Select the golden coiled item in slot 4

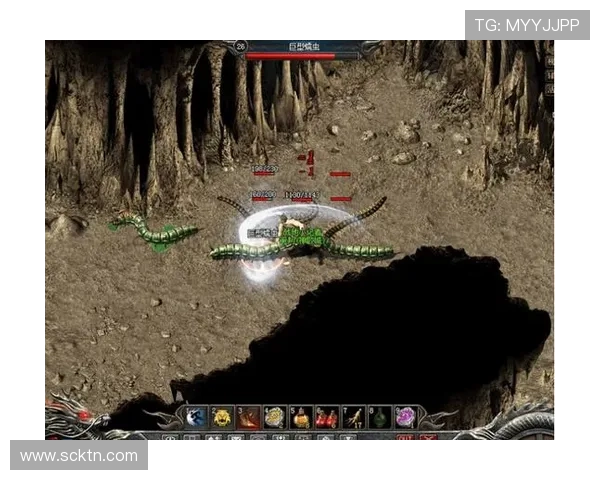click(x=274, y=417)
